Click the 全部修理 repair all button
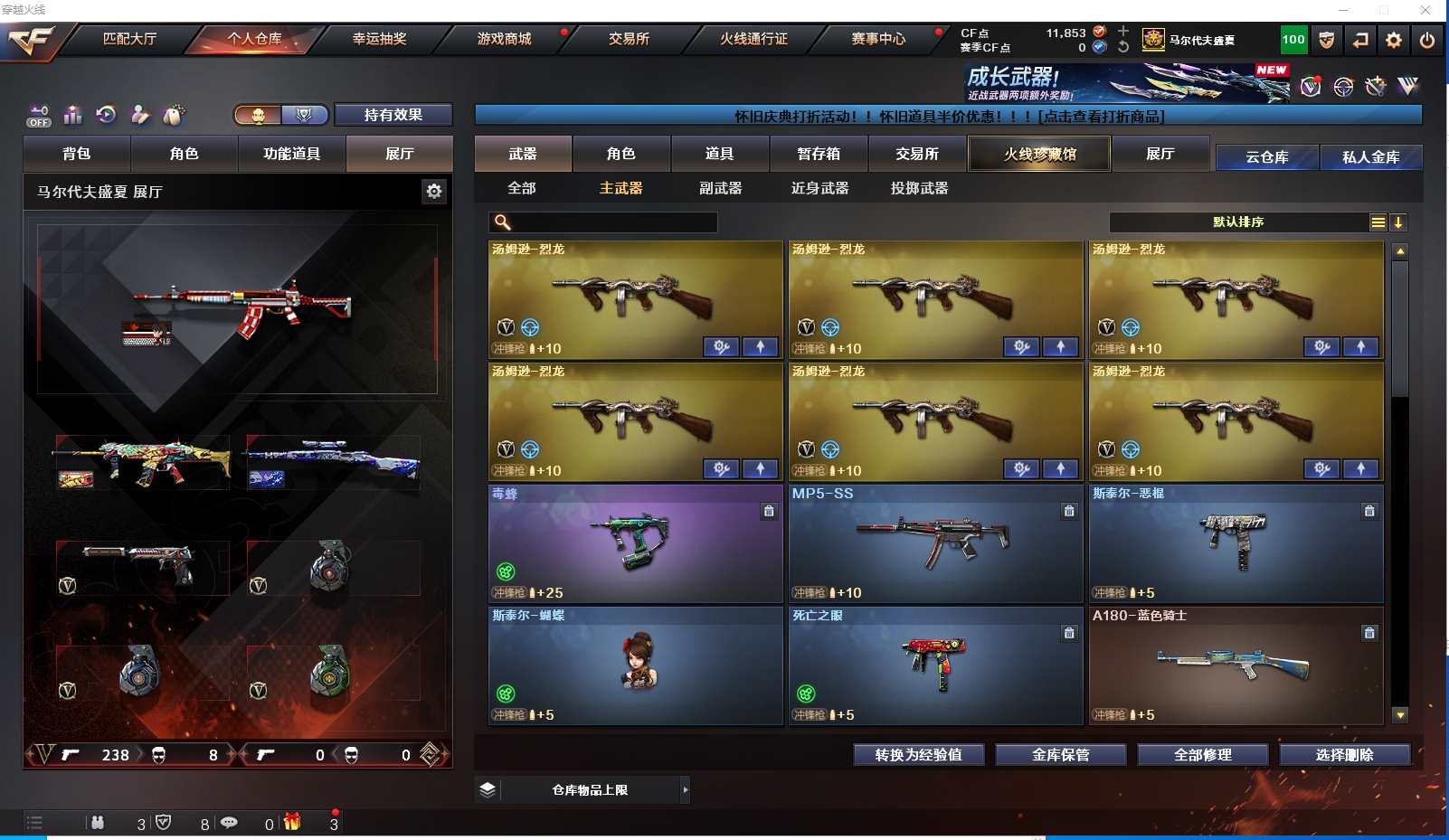The width and height of the screenshot is (1449, 840). 1202,755
